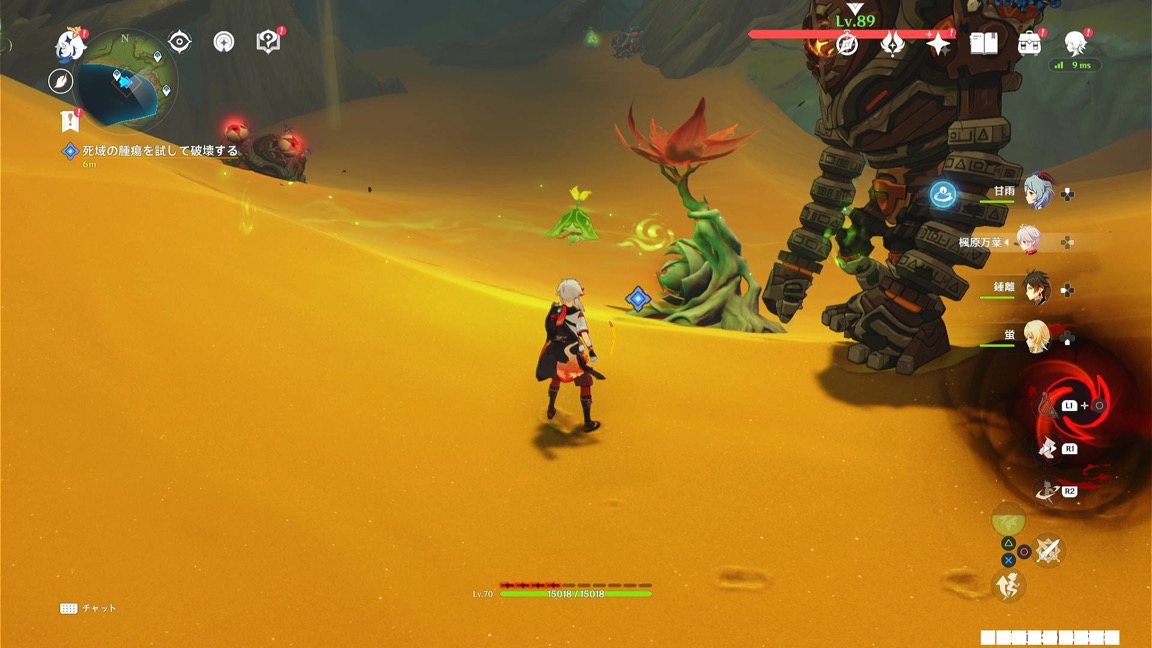Open the circular star badge icon
Screen dimensions: 1152x648
coord(224,42)
